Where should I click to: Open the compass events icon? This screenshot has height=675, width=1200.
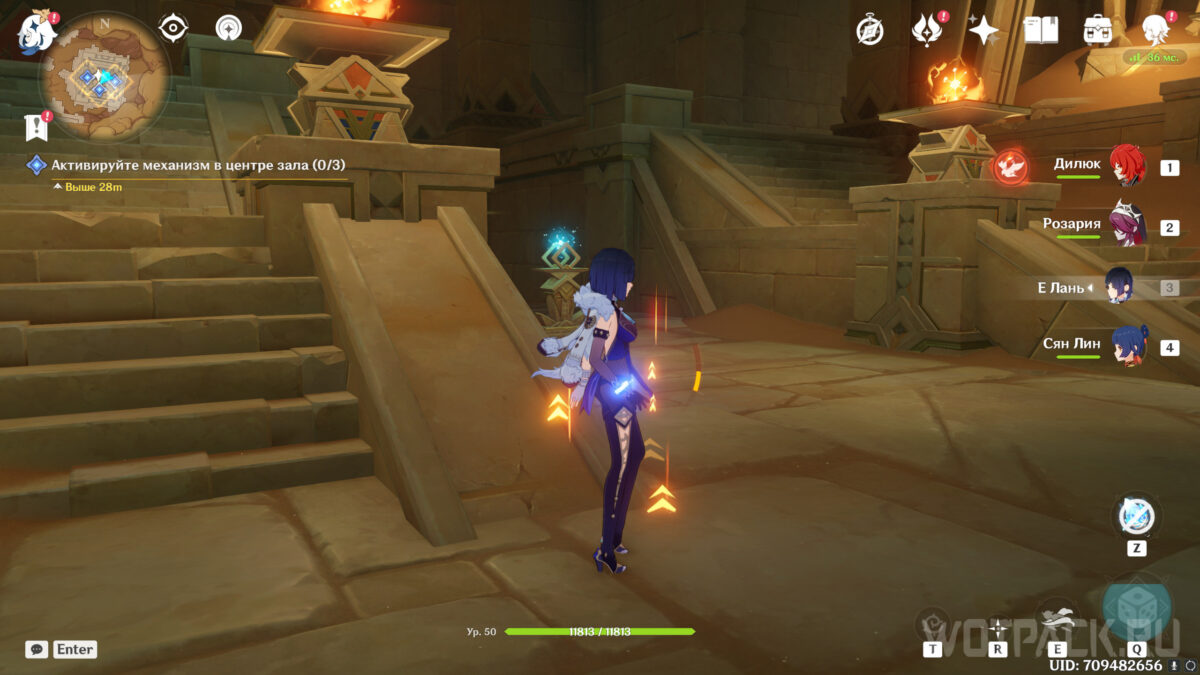tap(870, 31)
